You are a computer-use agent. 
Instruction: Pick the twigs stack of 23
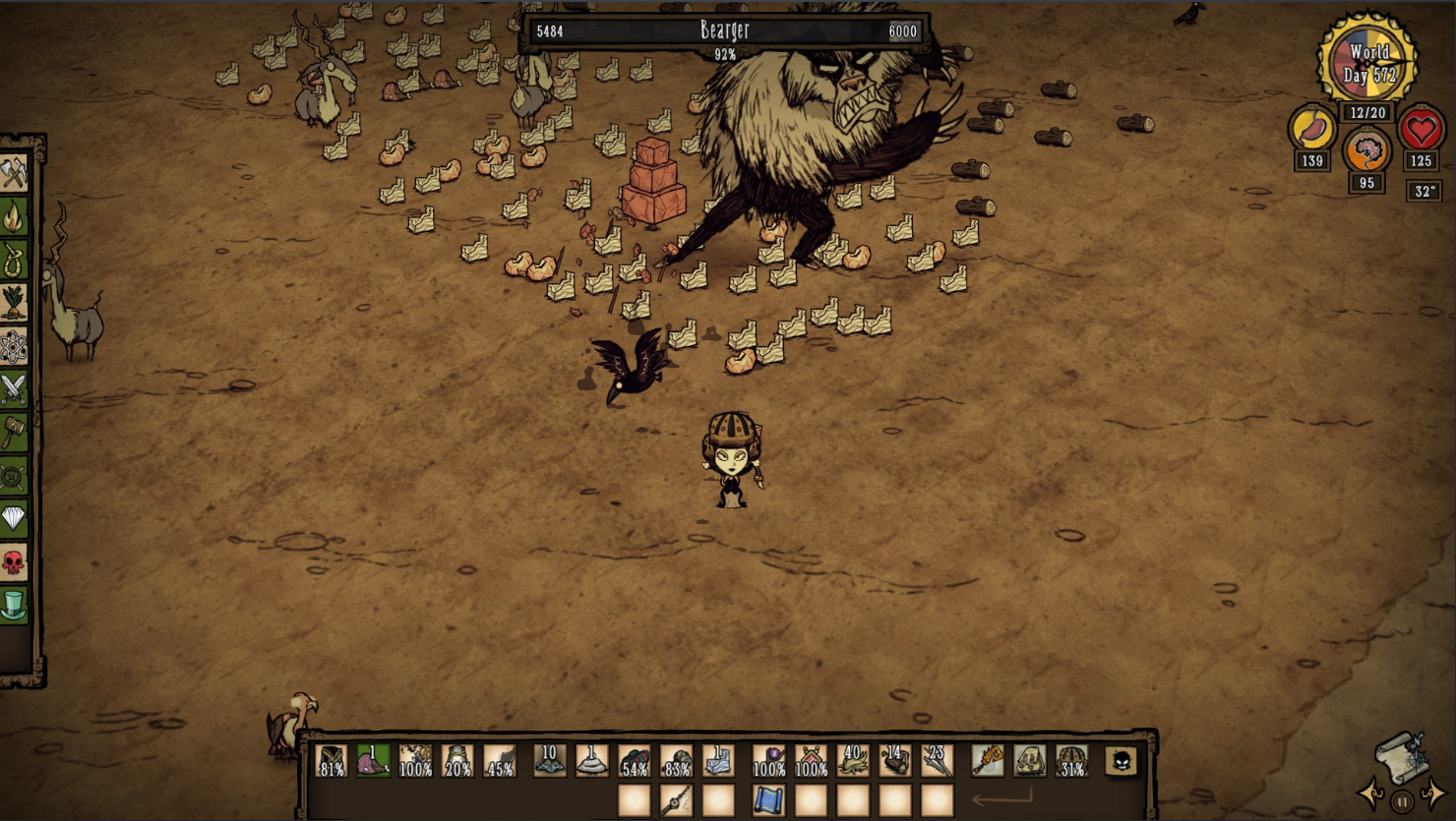click(x=937, y=761)
